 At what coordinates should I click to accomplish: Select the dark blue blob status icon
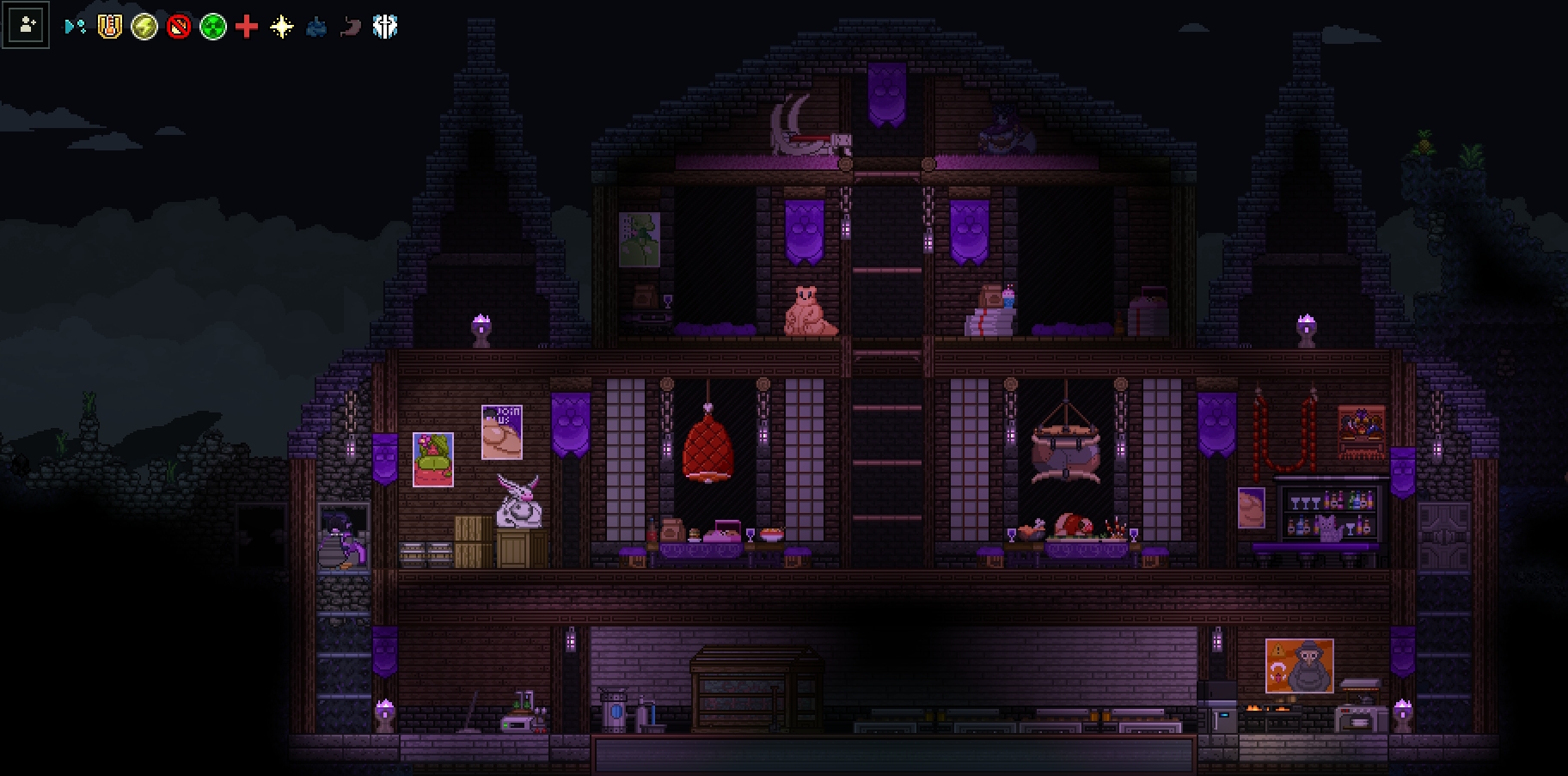(x=315, y=27)
